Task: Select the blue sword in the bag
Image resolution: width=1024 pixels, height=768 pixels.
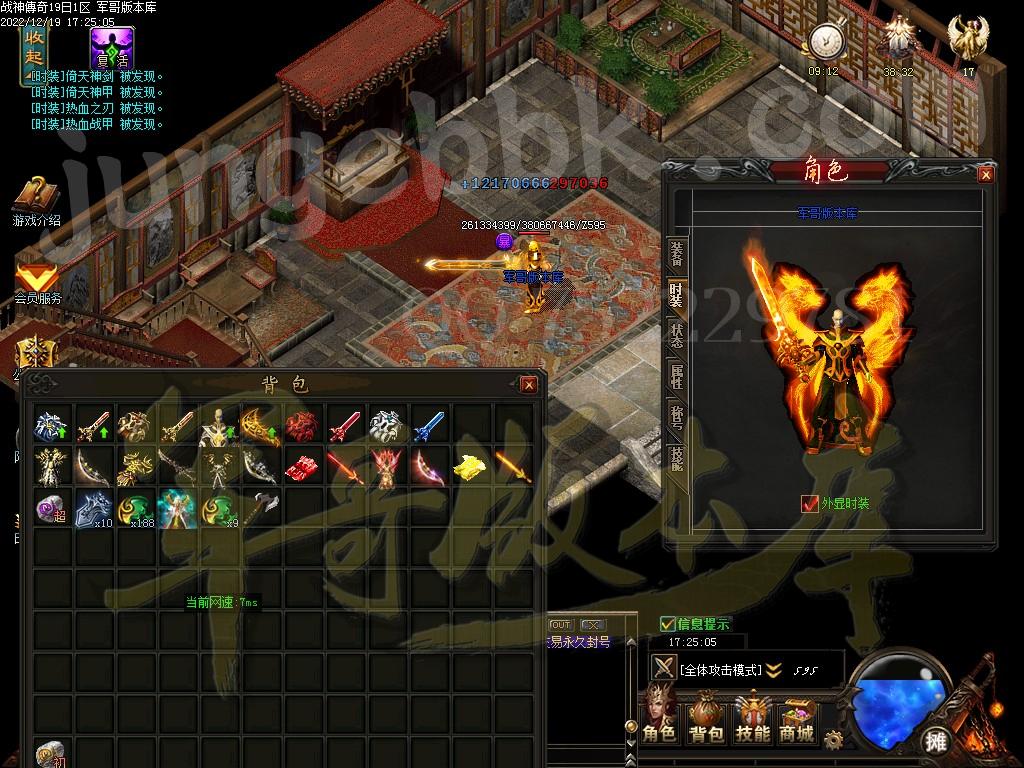Action: pyautogui.click(x=427, y=427)
